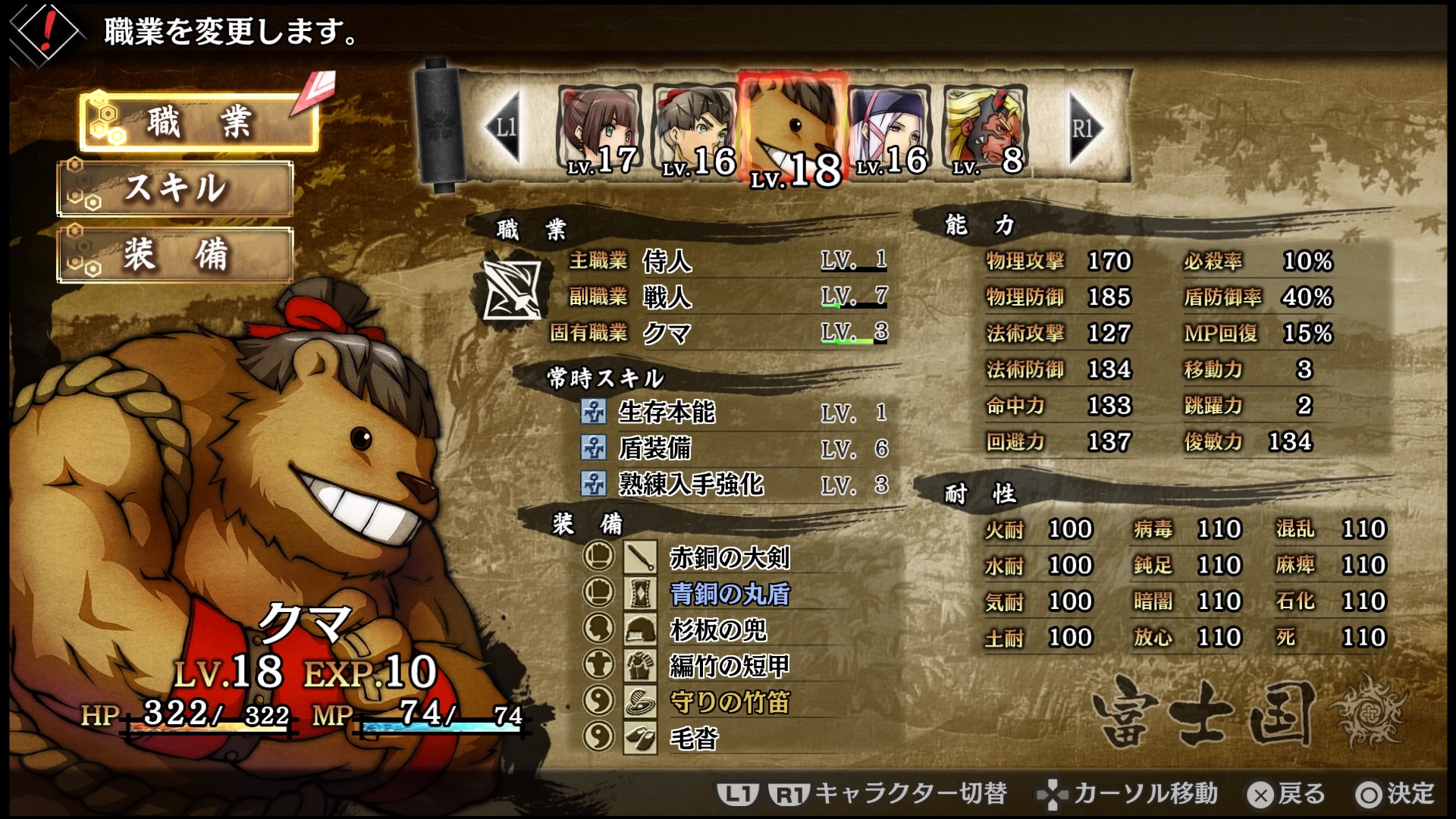The width and height of the screenshot is (1456, 819).
Task: Choose the level 17 brown-haired girl portrait
Action: (601, 129)
